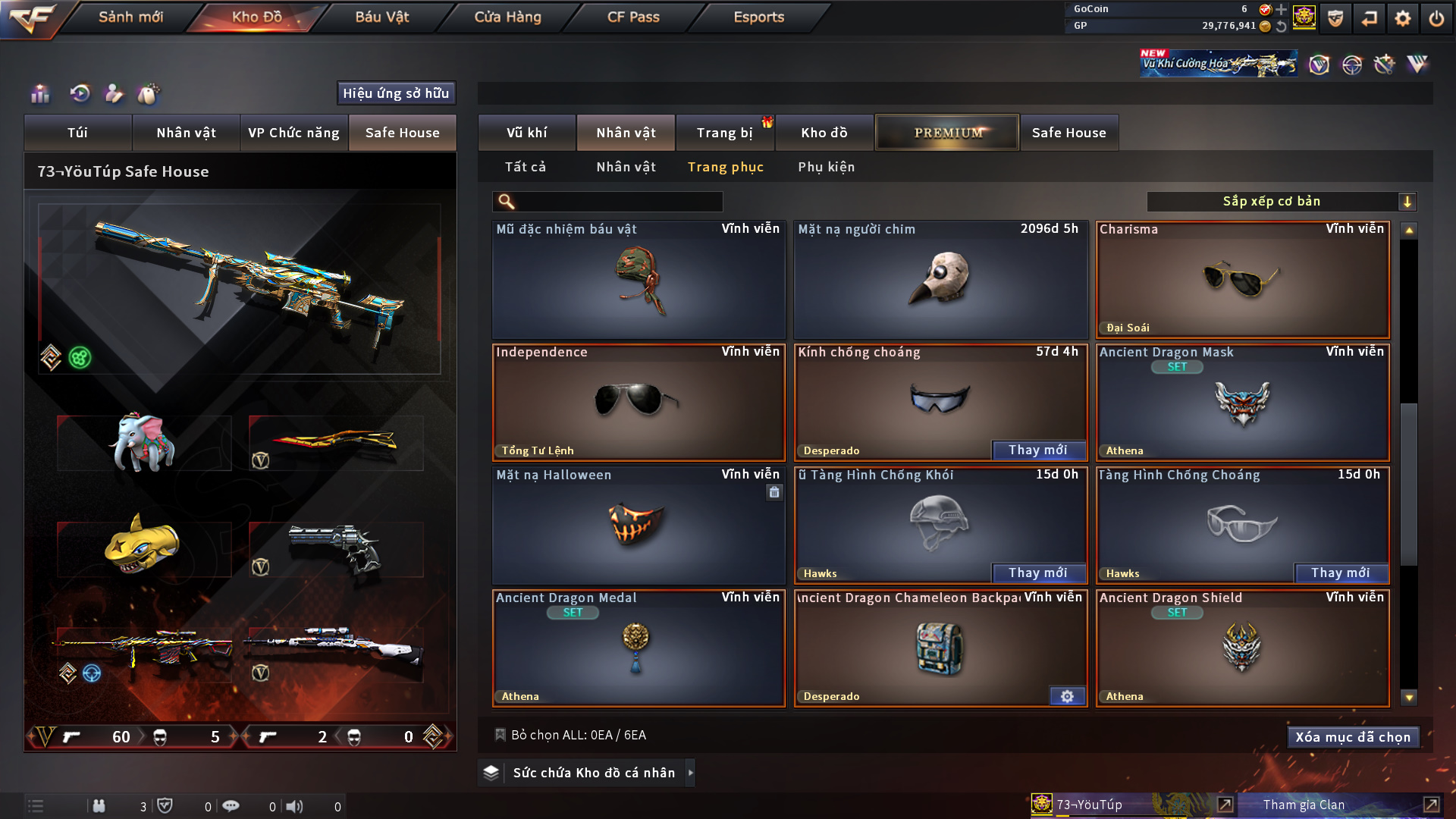Go to the Sảnh mới lobby
The image size is (1456, 819).
point(130,17)
